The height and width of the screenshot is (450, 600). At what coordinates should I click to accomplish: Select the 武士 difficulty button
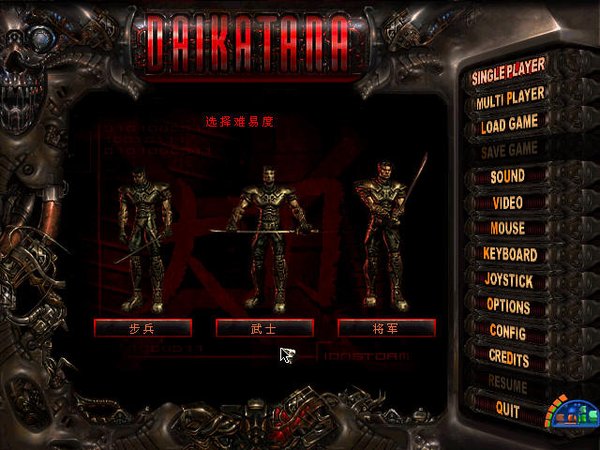pyautogui.click(x=265, y=327)
